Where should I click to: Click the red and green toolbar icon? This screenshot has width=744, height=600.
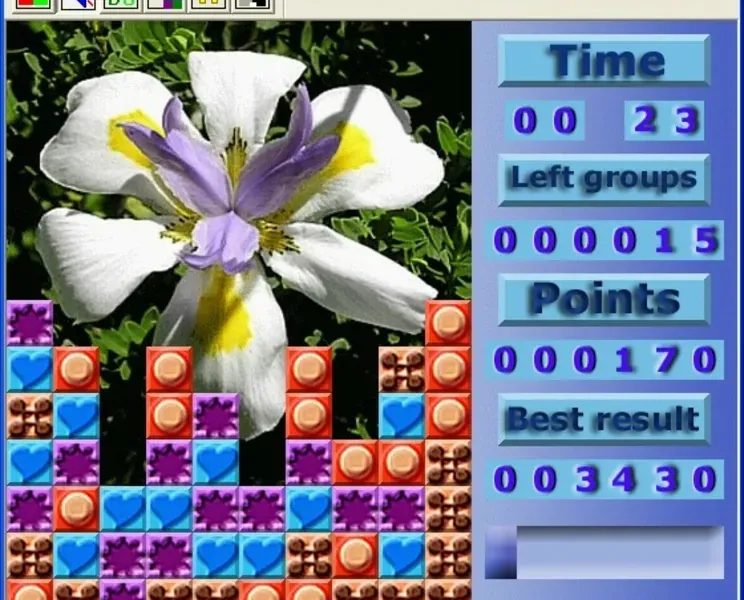click(34, 5)
